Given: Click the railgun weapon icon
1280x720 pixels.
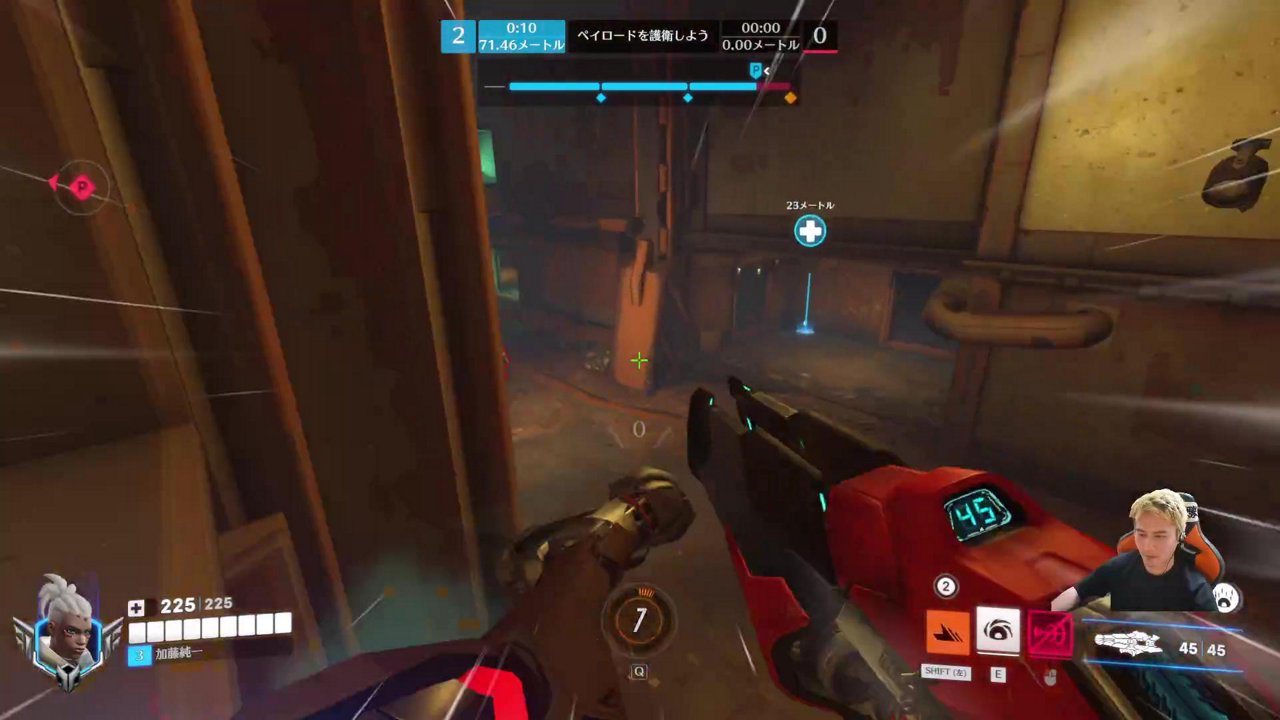Looking at the screenshot, I should click(1133, 643).
